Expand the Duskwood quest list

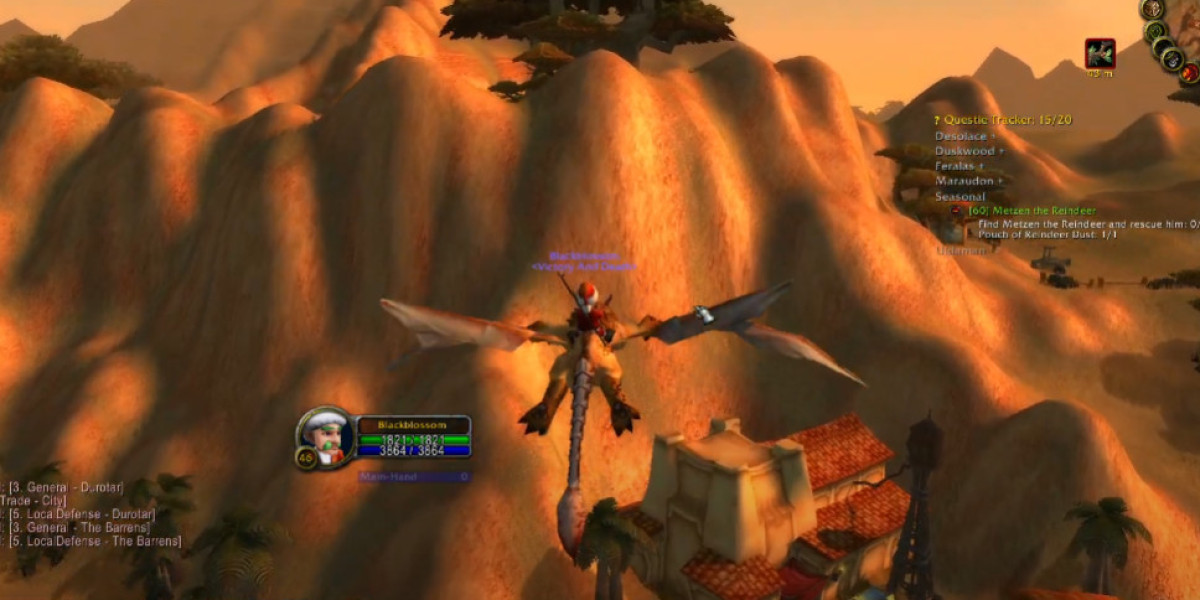969,151
